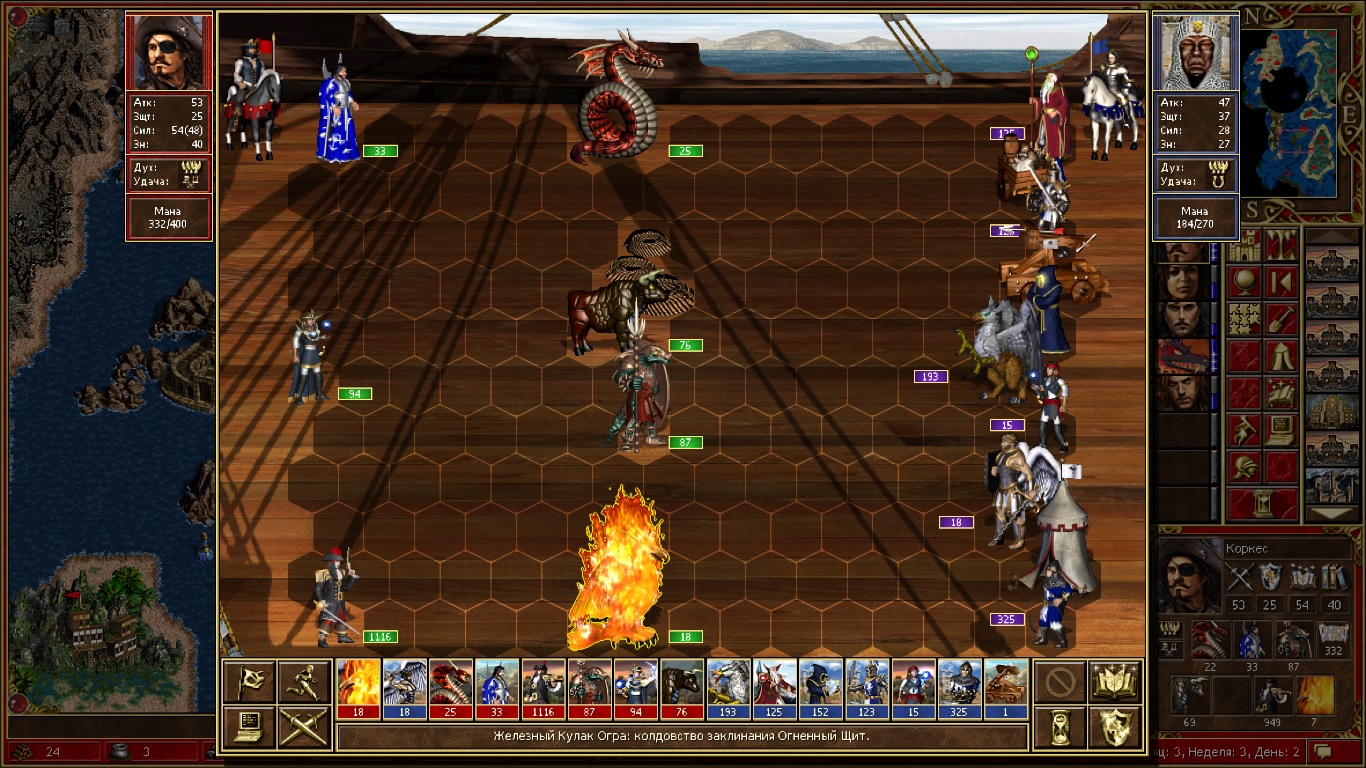This screenshot has width=1366, height=768.
Task: Pick the red serpent stack of 25 in queue
Action: point(451,688)
